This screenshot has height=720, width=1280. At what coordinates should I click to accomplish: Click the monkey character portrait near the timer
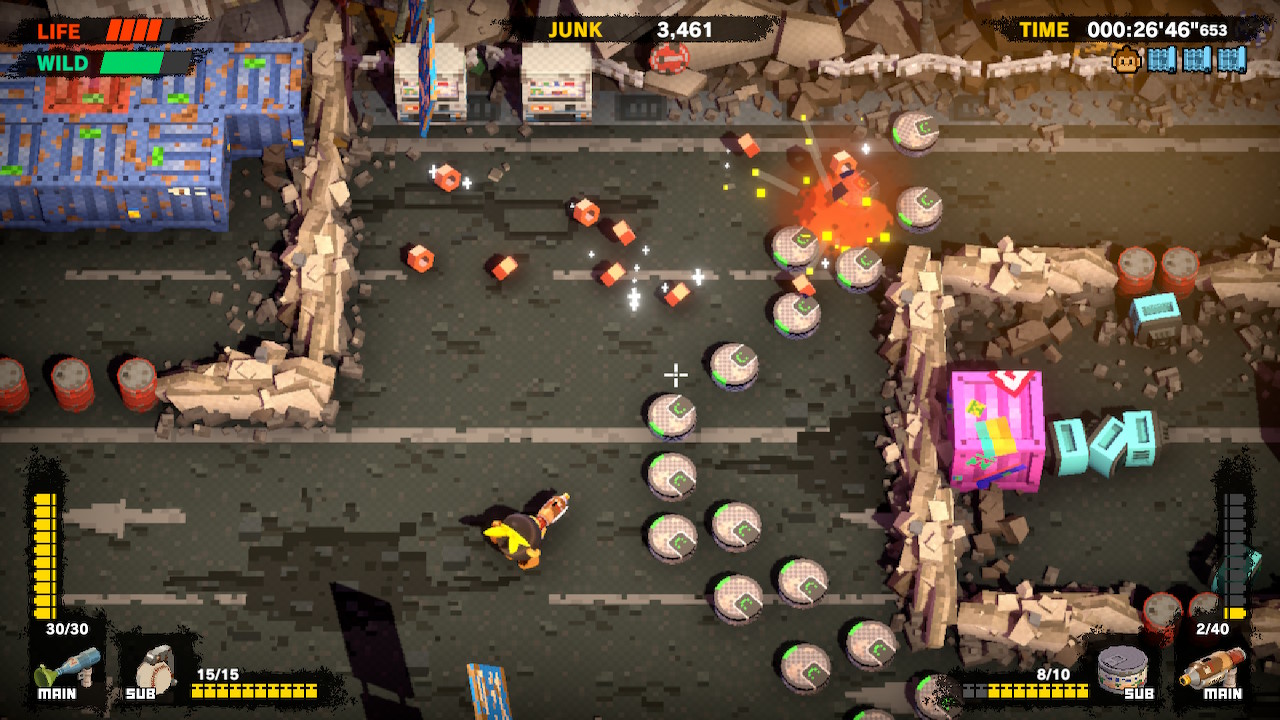(x=1125, y=60)
